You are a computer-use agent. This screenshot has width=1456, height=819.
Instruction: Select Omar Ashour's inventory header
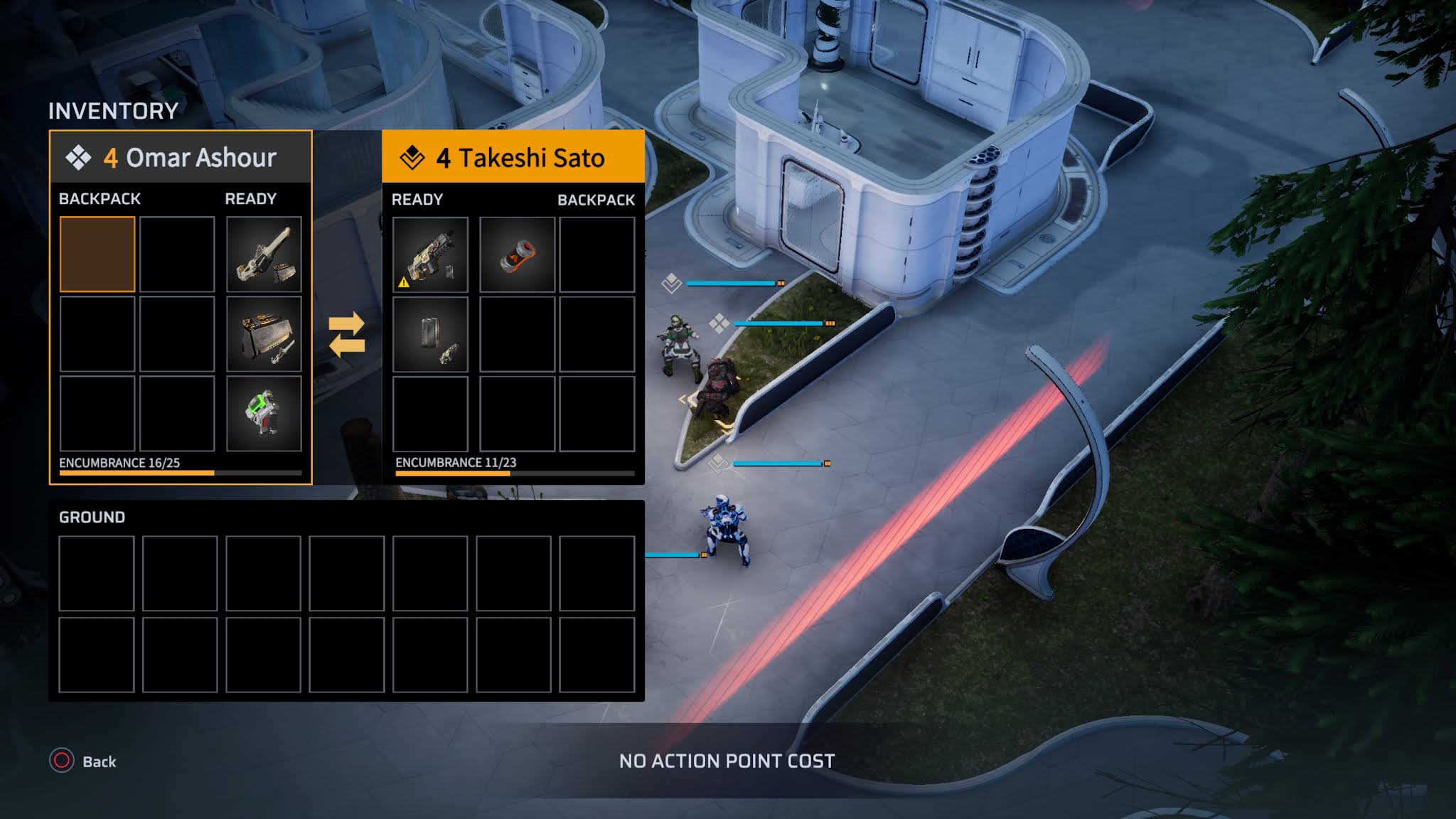[x=181, y=157]
